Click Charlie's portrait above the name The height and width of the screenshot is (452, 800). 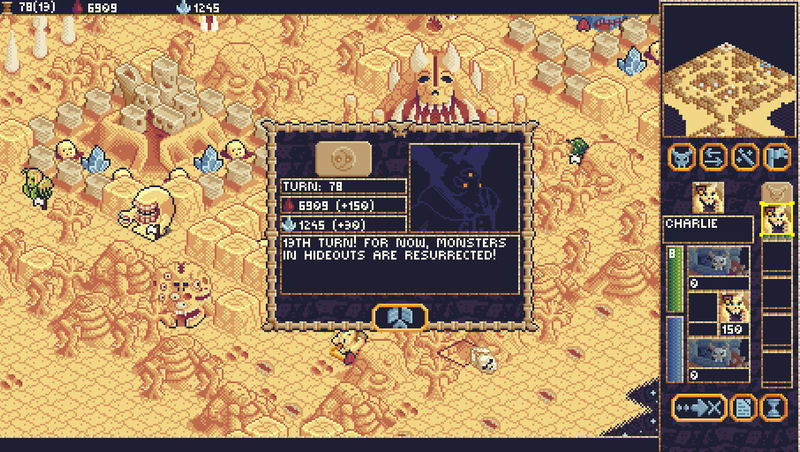[706, 198]
